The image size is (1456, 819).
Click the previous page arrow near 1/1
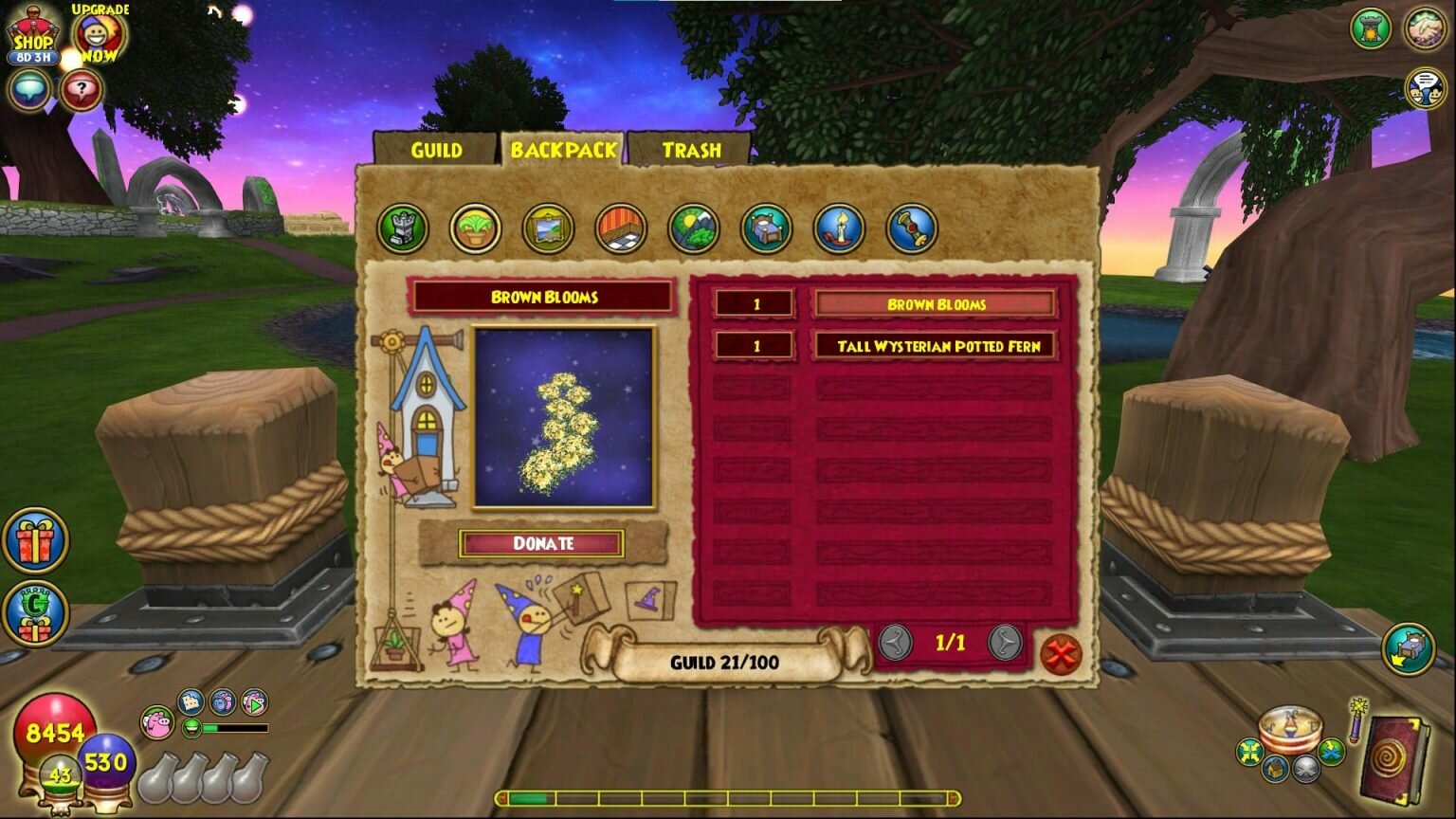tap(895, 641)
